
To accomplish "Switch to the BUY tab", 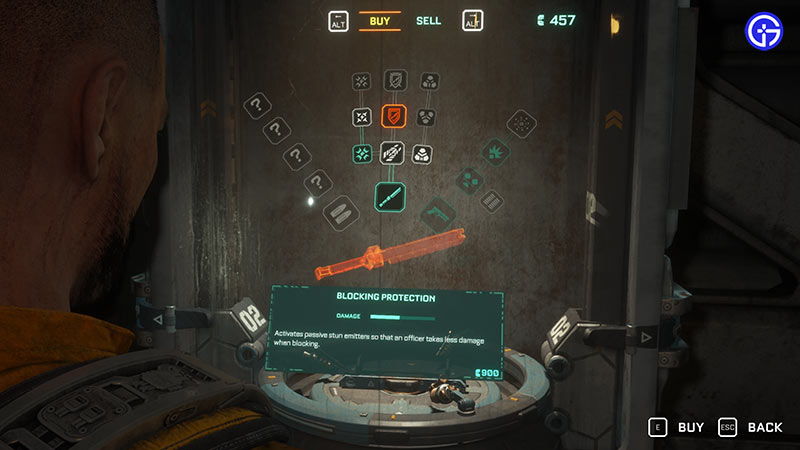I will click(x=379, y=20).
